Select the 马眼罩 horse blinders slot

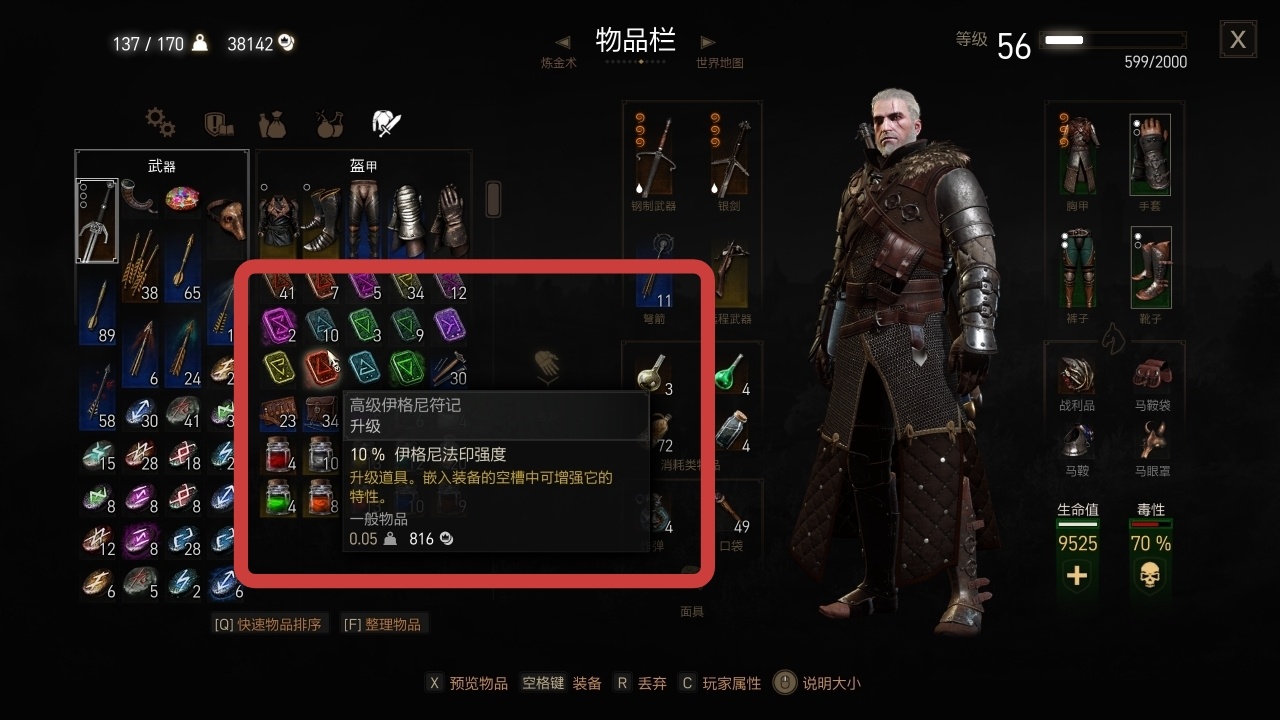pyautogui.click(x=1151, y=438)
